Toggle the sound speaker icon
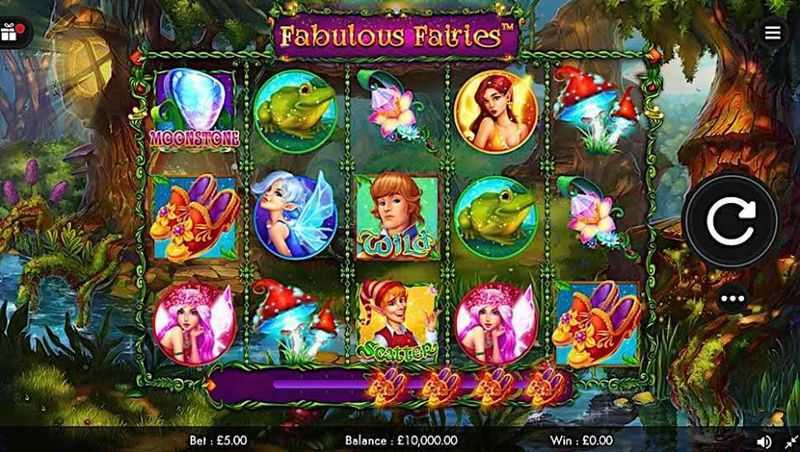This screenshot has height=452, width=800. [x=764, y=440]
